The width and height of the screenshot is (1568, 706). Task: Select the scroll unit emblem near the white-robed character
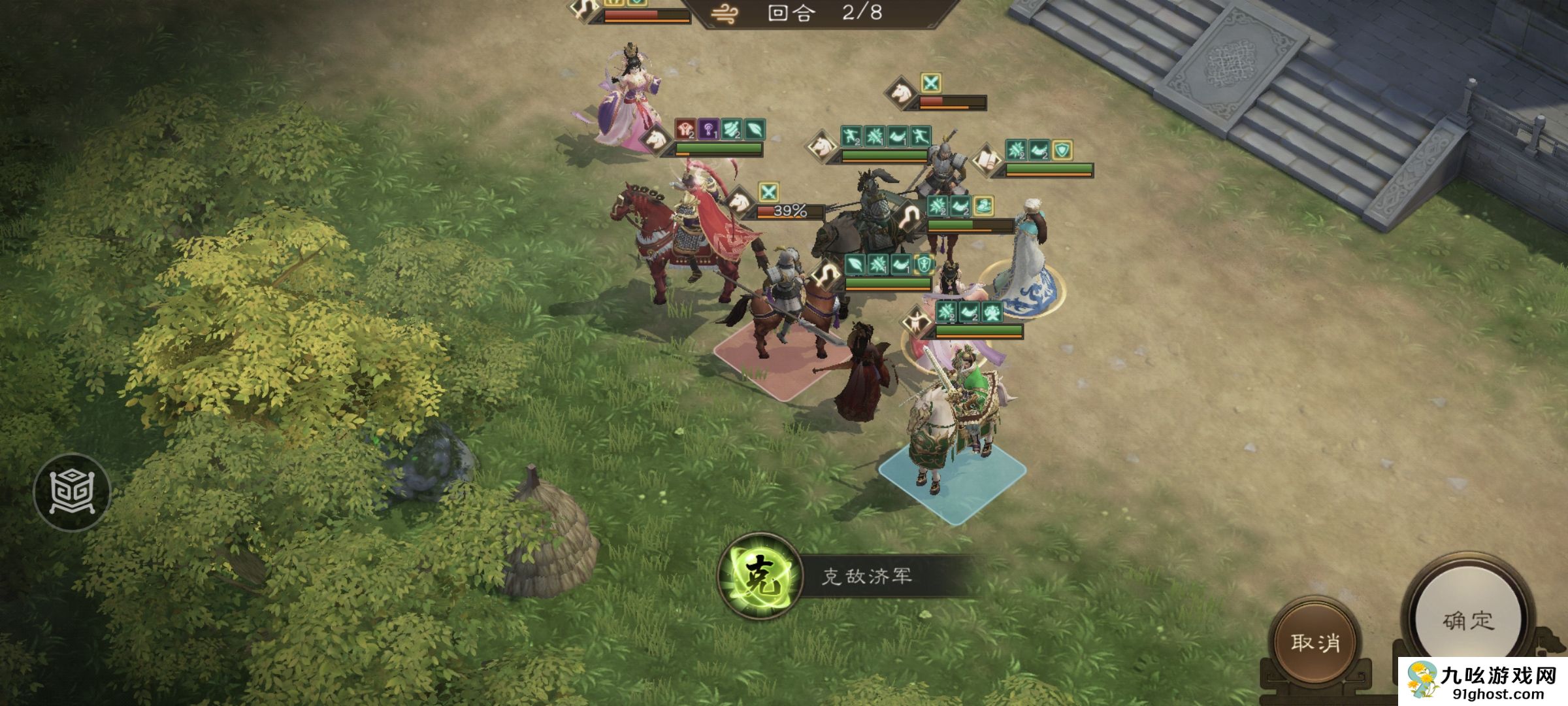pos(985,161)
